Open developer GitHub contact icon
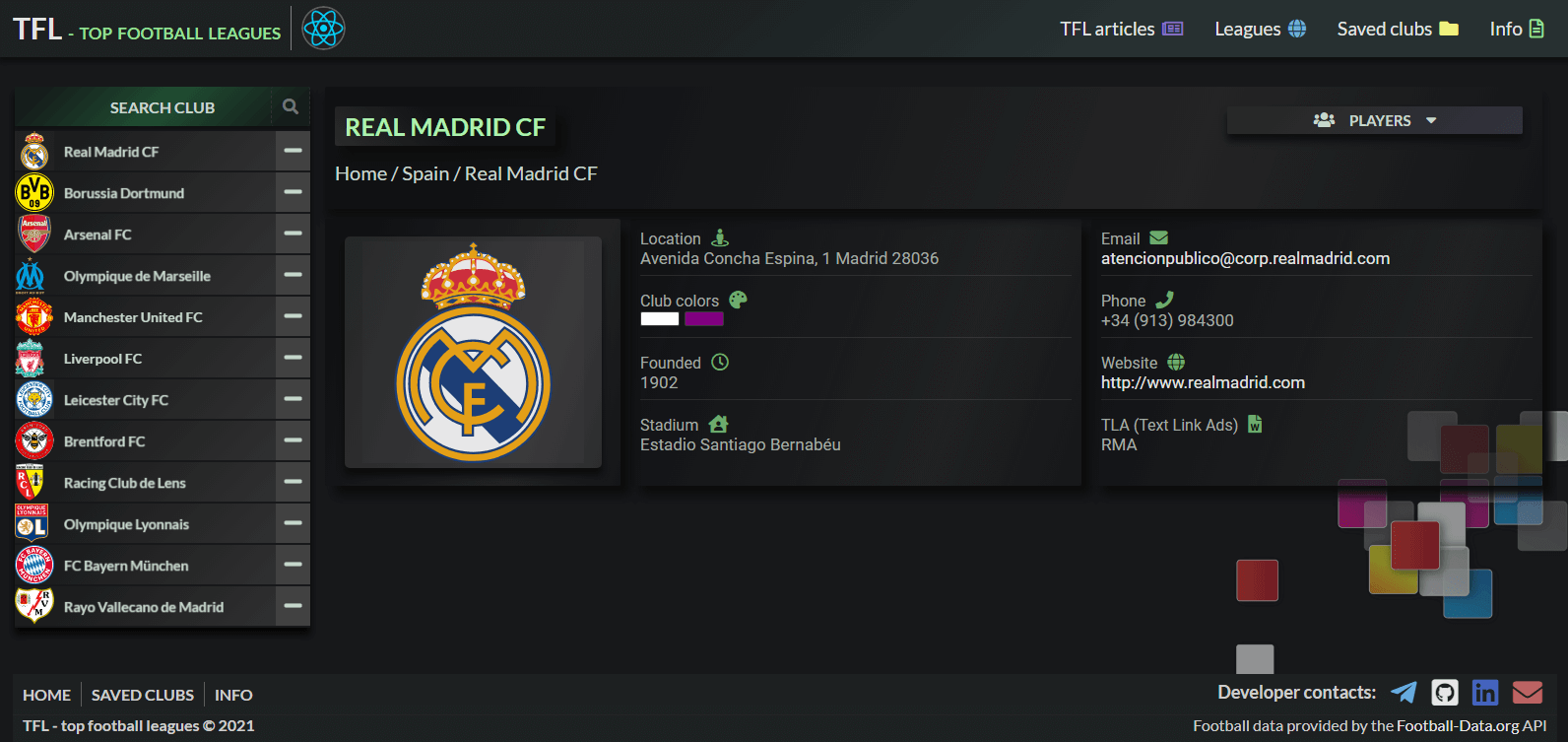Screen dimensions: 1568x742 [x=1445, y=693]
